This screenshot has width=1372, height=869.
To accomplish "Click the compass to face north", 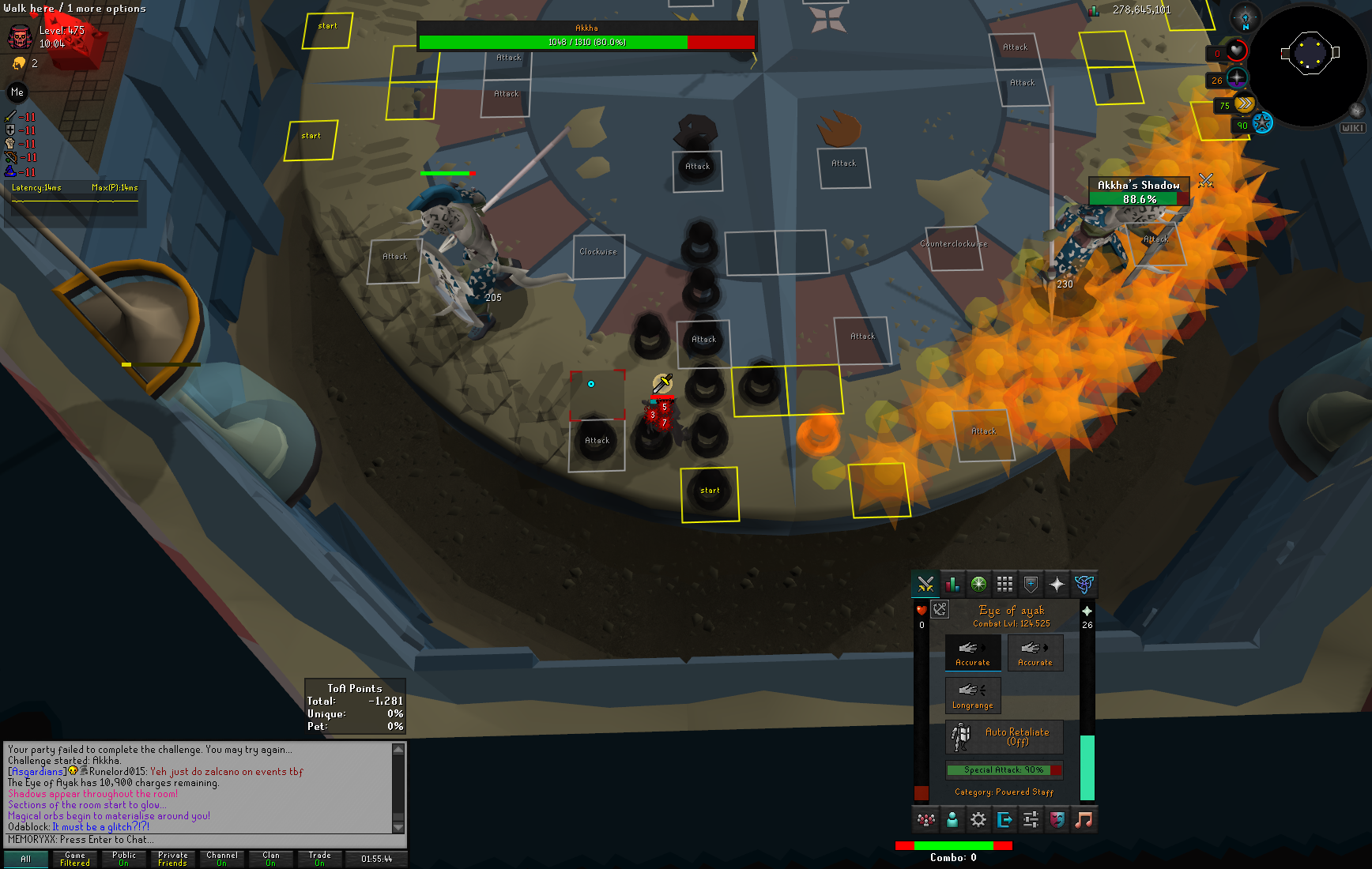I will click(1245, 17).
